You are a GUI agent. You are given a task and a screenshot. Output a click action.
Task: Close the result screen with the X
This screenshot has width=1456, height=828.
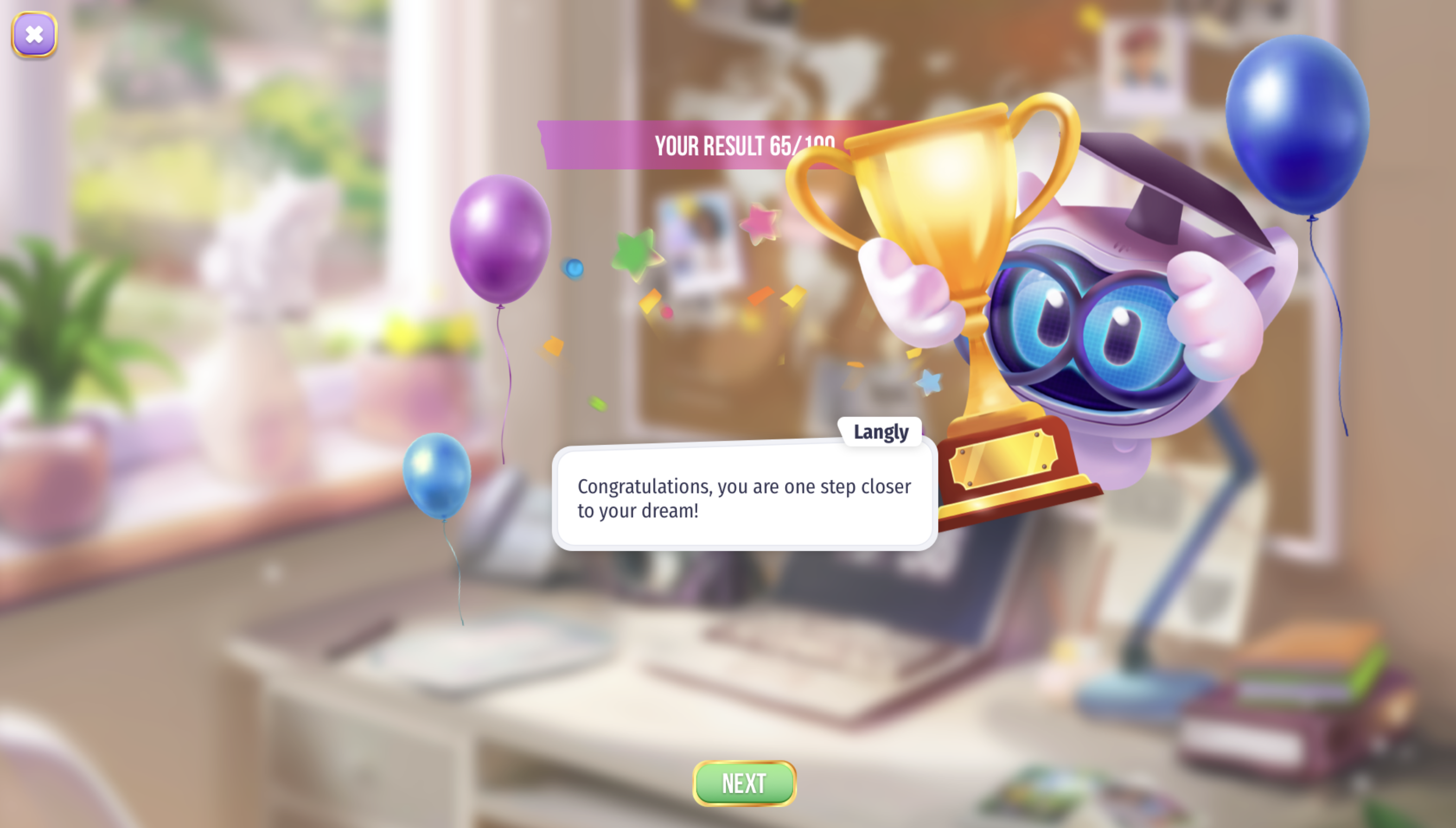tap(34, 35)
